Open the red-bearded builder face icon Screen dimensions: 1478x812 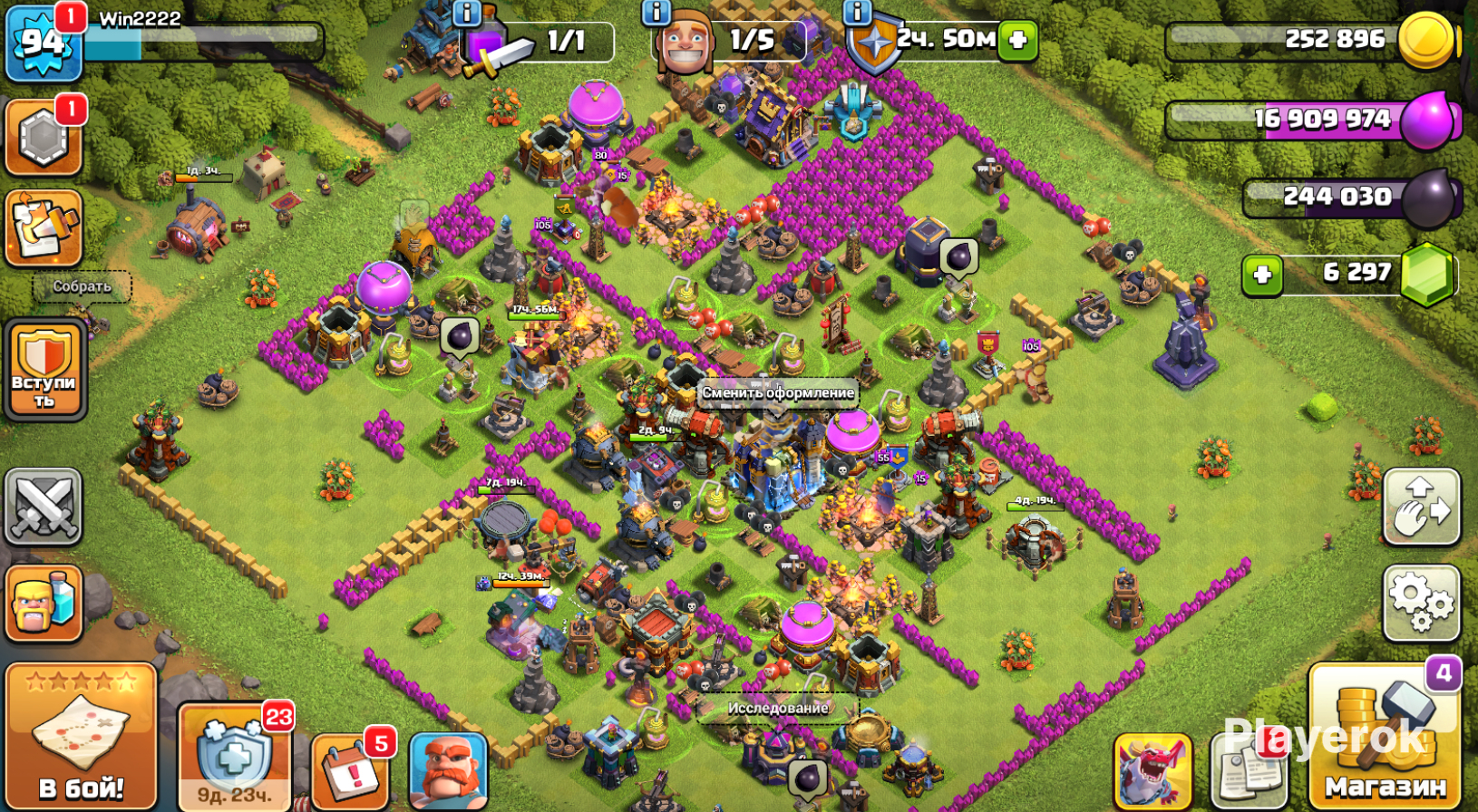point(448,771)
